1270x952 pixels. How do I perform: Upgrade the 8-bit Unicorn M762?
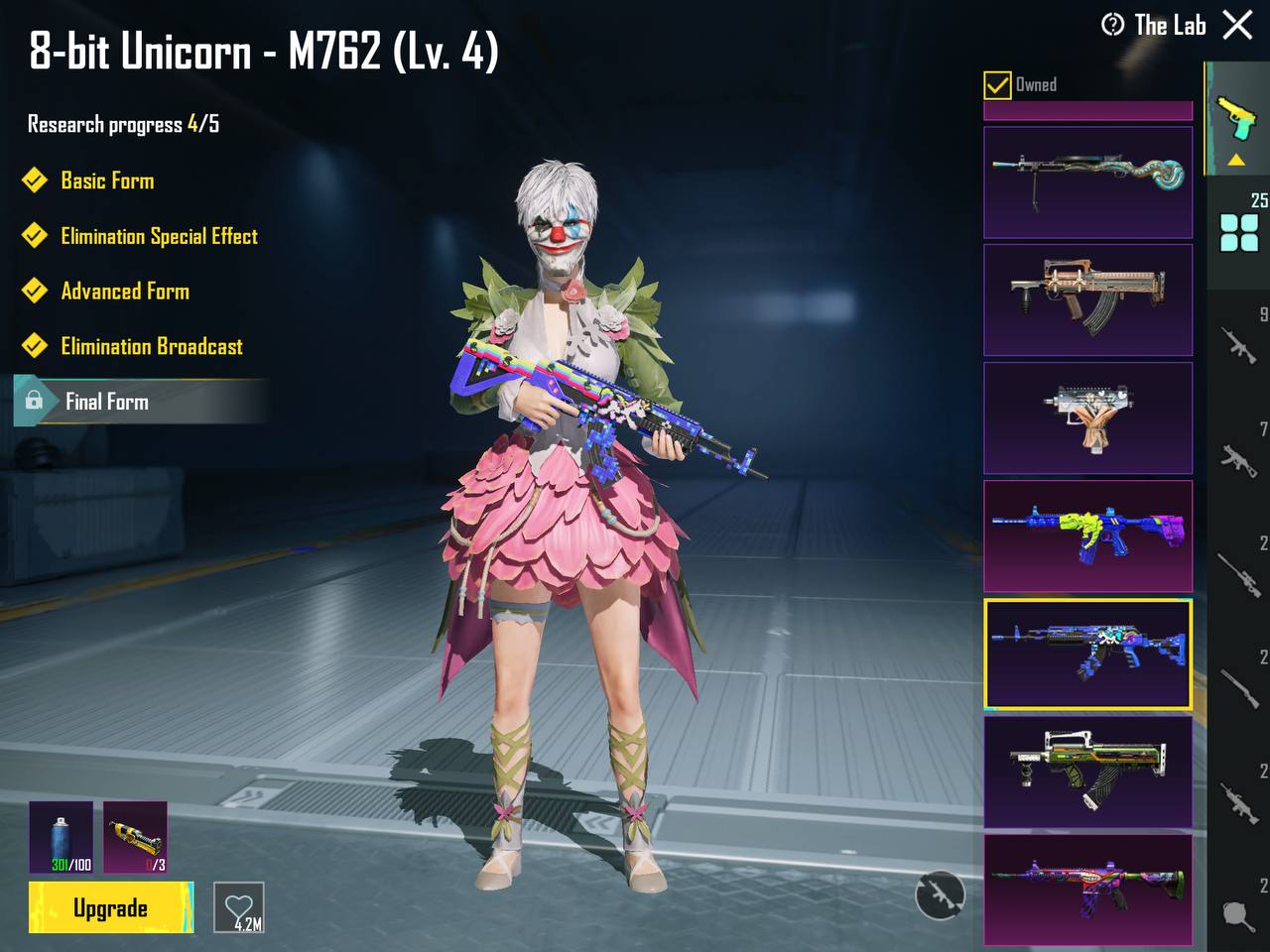pos(110,907)
